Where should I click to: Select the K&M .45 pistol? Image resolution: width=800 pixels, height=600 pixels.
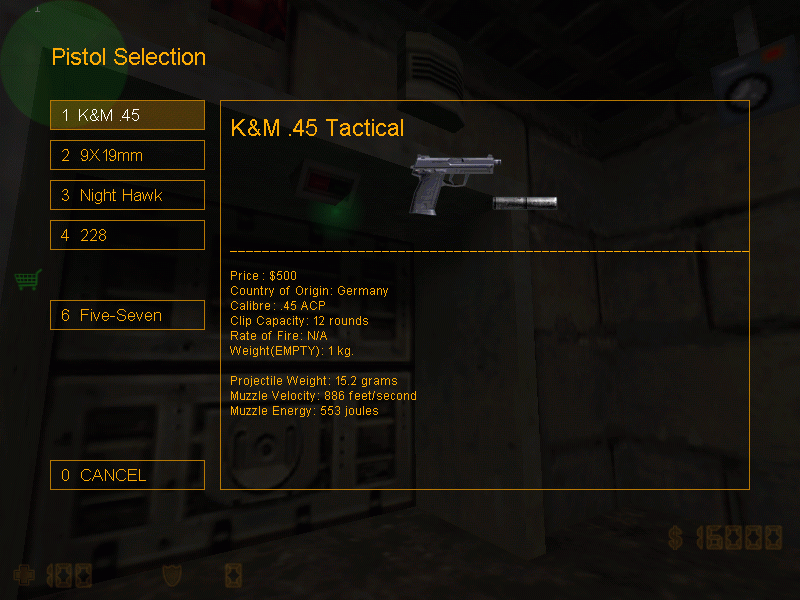[127, 115]
